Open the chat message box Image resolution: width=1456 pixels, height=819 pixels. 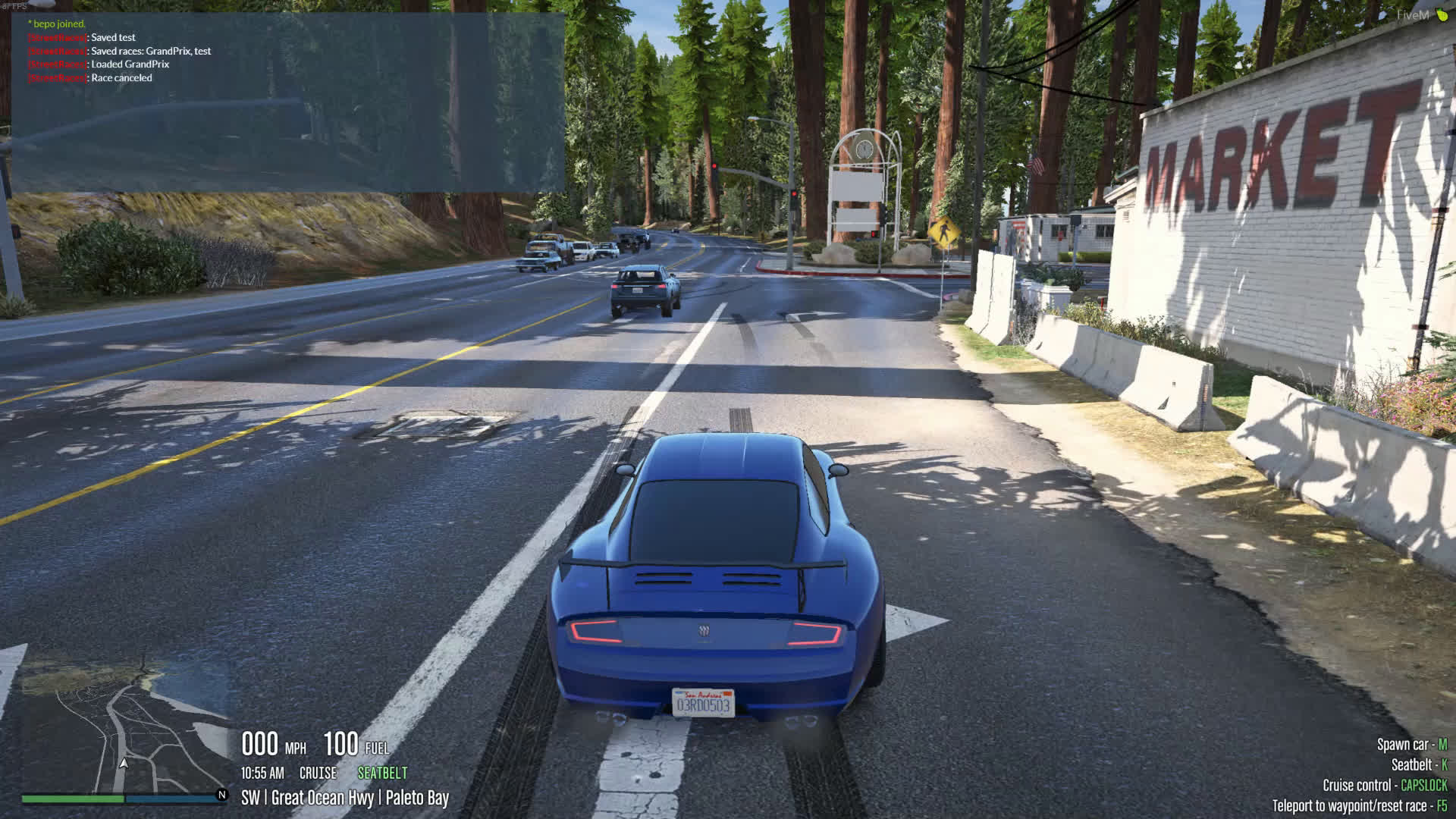(287, 102)
